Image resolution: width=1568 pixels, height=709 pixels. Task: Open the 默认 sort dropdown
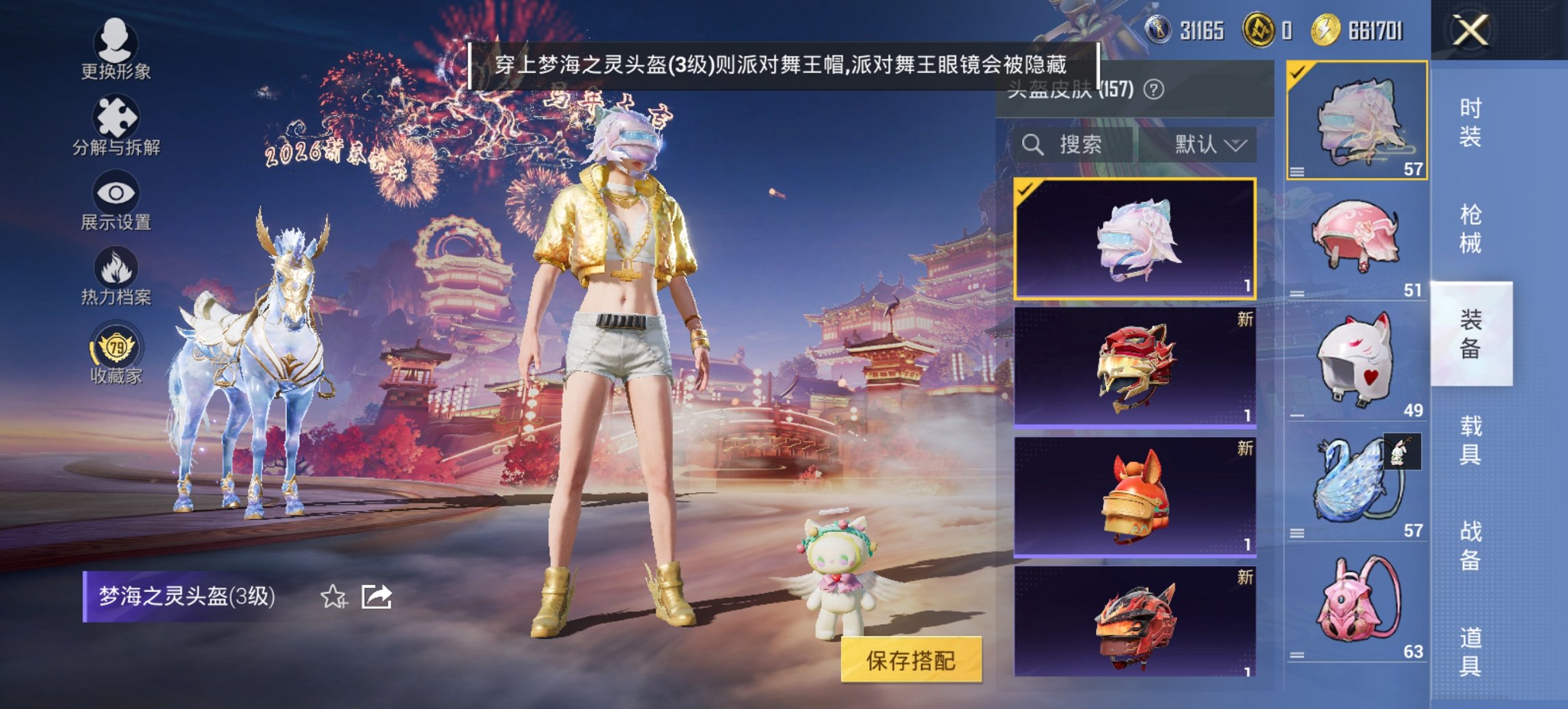(1211, 145)
